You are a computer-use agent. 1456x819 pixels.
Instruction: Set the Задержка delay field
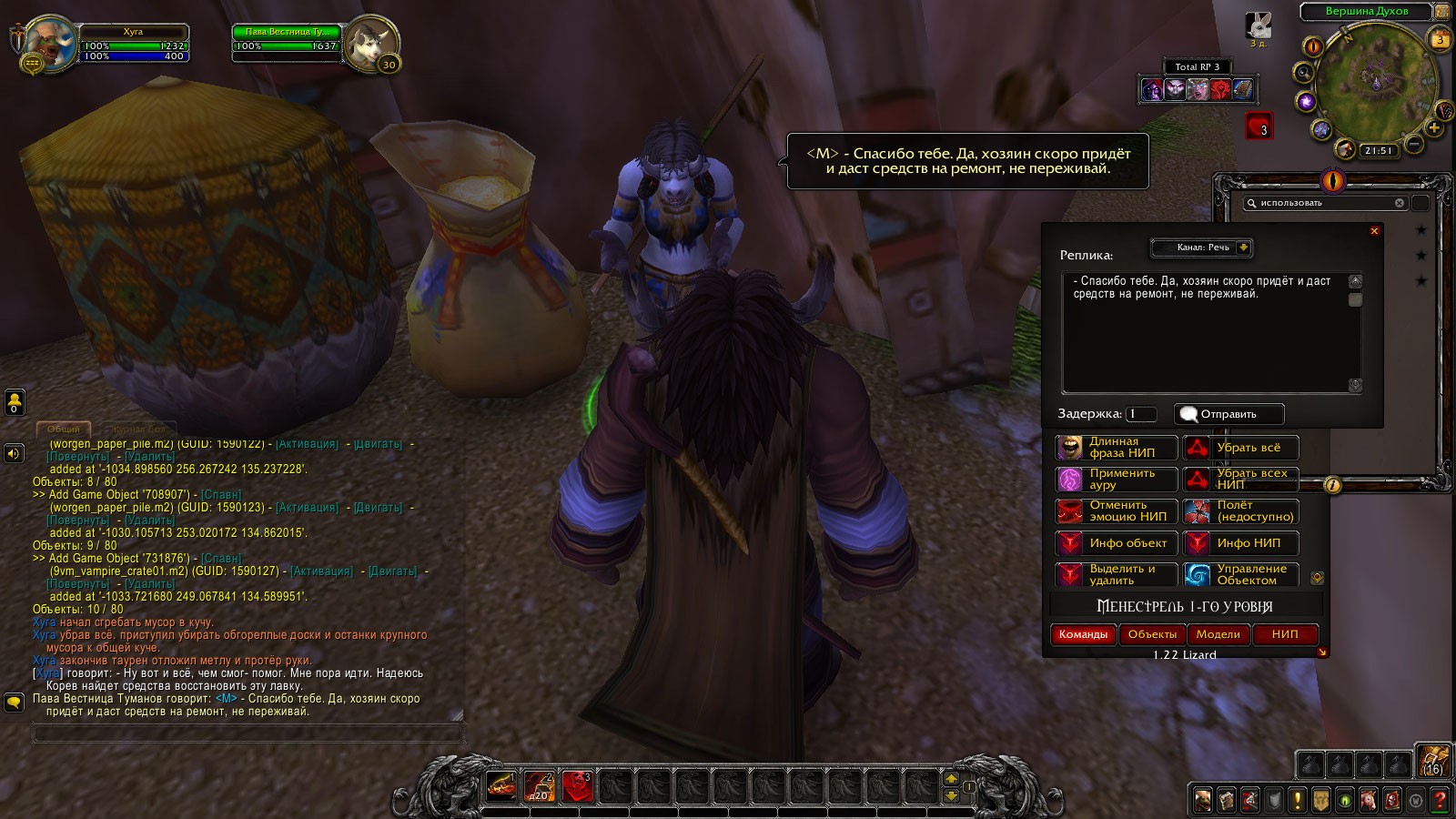click(1141, 414)
